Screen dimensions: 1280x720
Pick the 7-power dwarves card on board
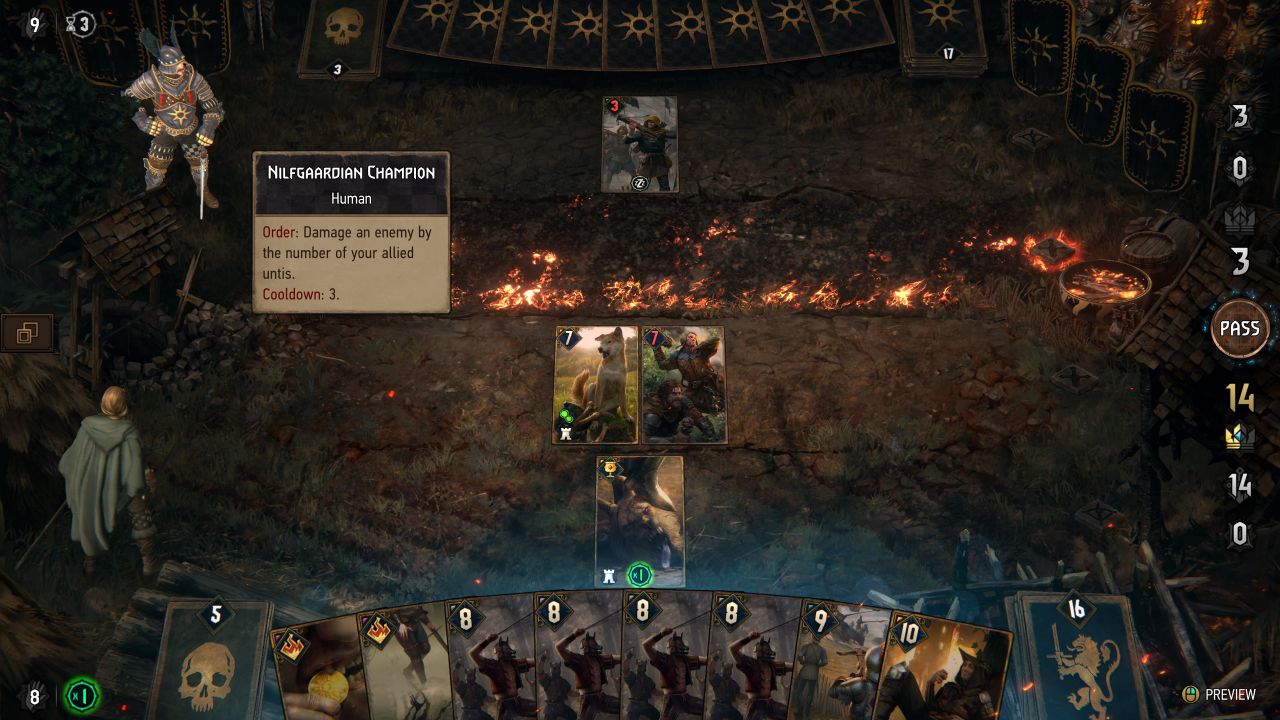tap(683, 385)
